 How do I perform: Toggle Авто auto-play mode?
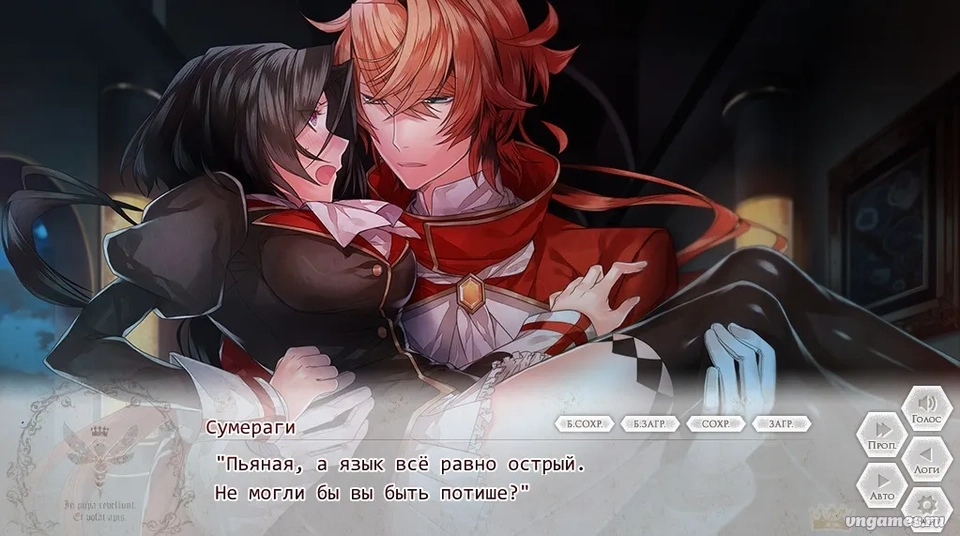click(x=881, y=485)
